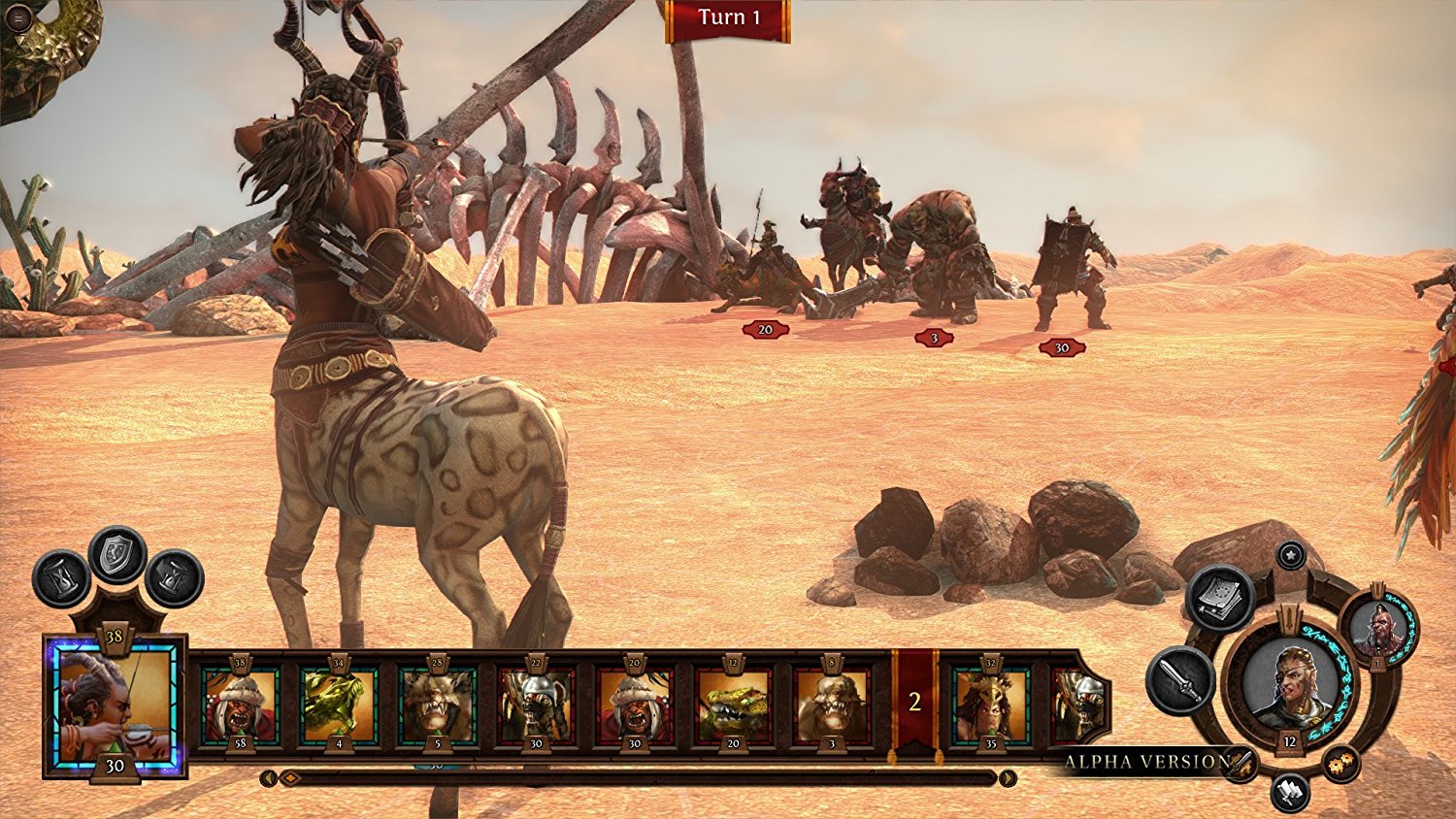Open the main menu button
This screenshot has width=1456, height=819.
pos(18,16)
